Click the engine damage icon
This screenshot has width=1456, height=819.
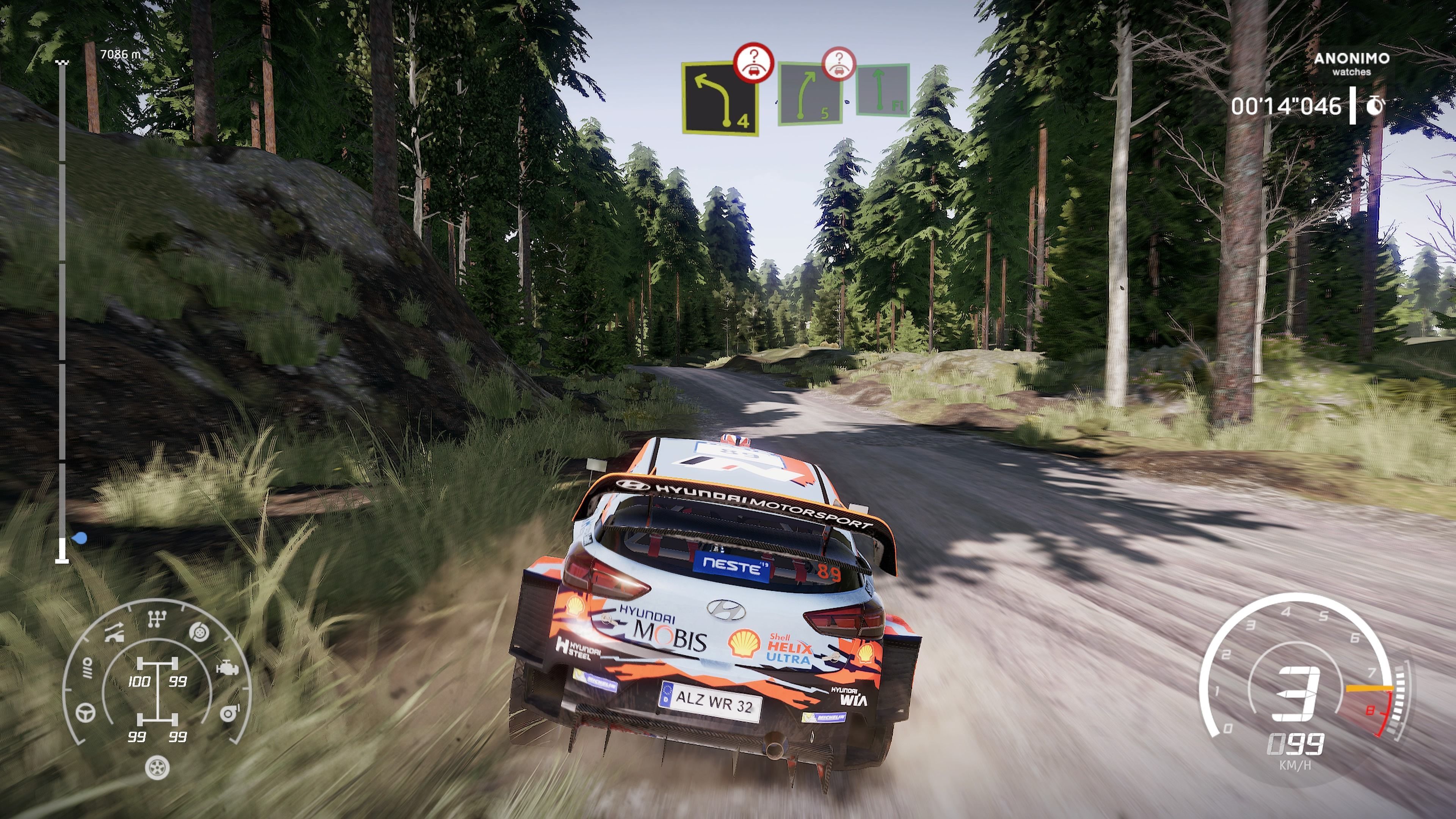pyautogui.click(x=227, y=668)
